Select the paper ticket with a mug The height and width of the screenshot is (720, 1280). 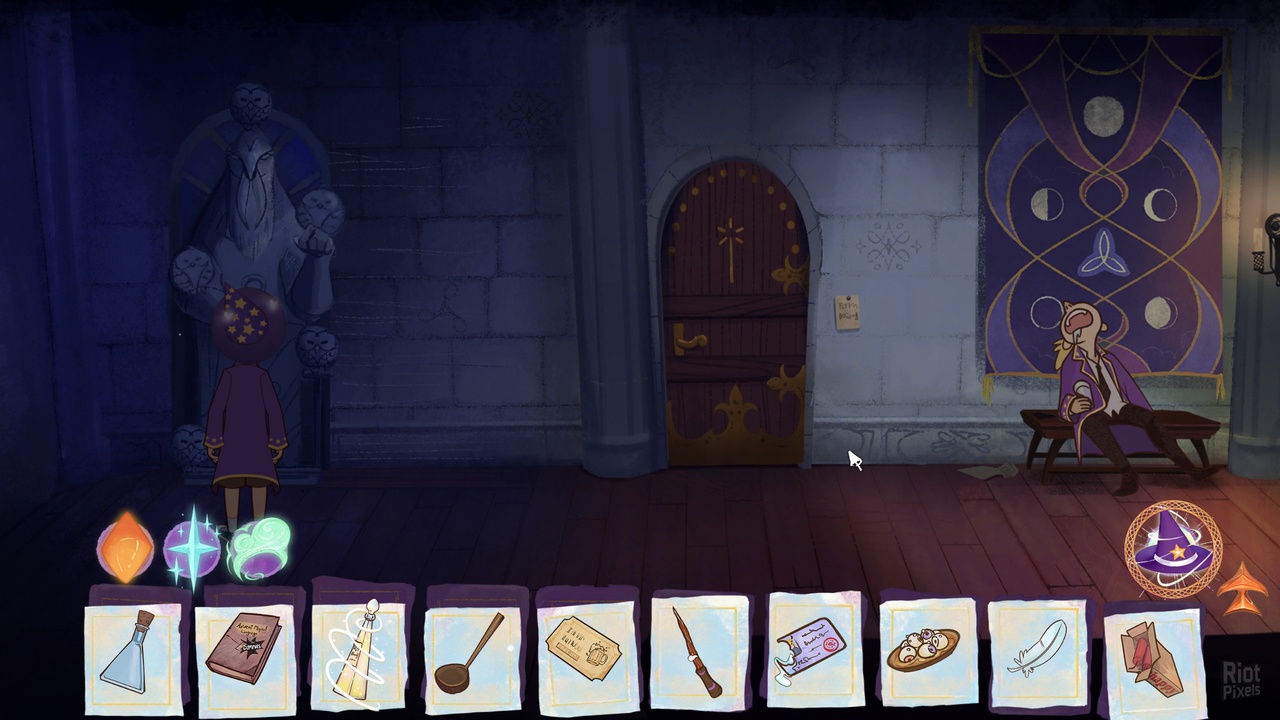585,652
